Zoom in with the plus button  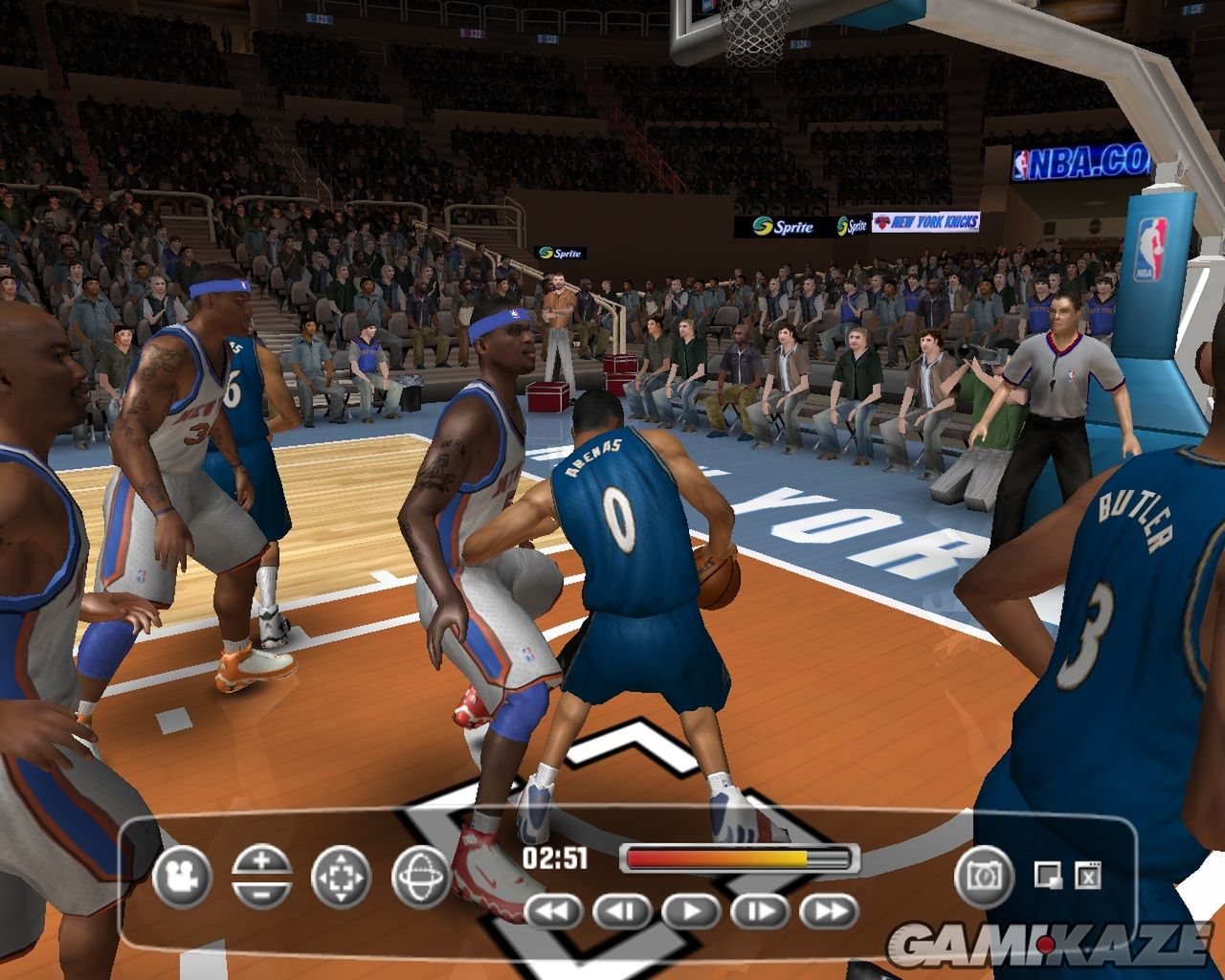coord(260,861)
